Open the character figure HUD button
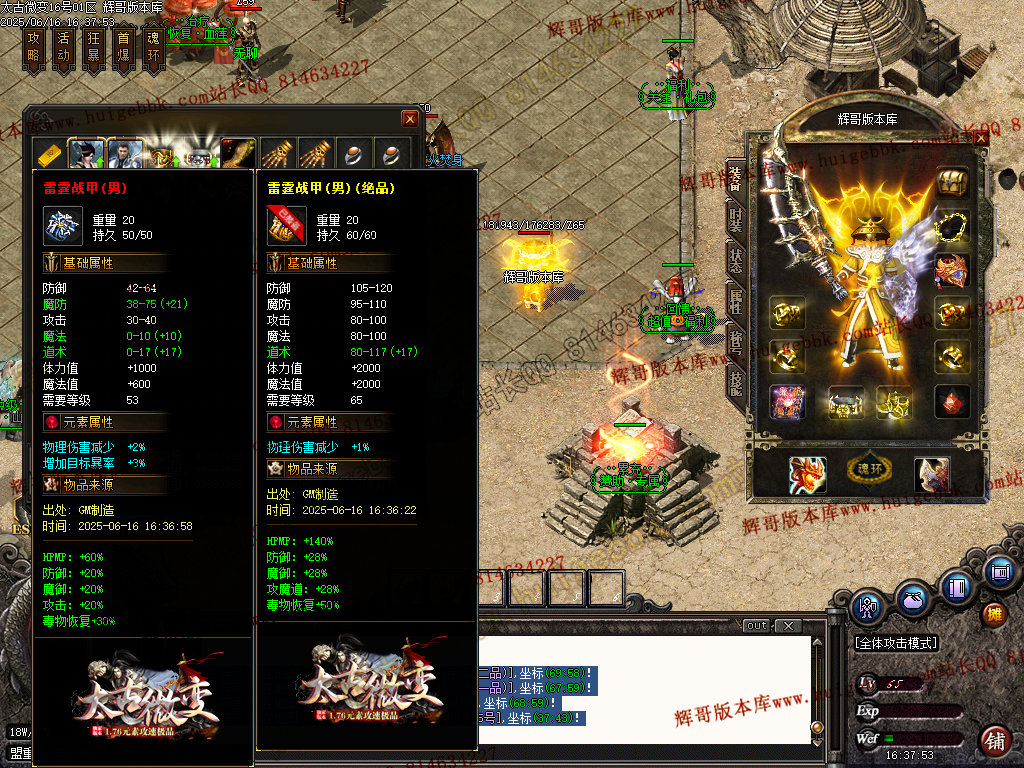 point(867,604)
